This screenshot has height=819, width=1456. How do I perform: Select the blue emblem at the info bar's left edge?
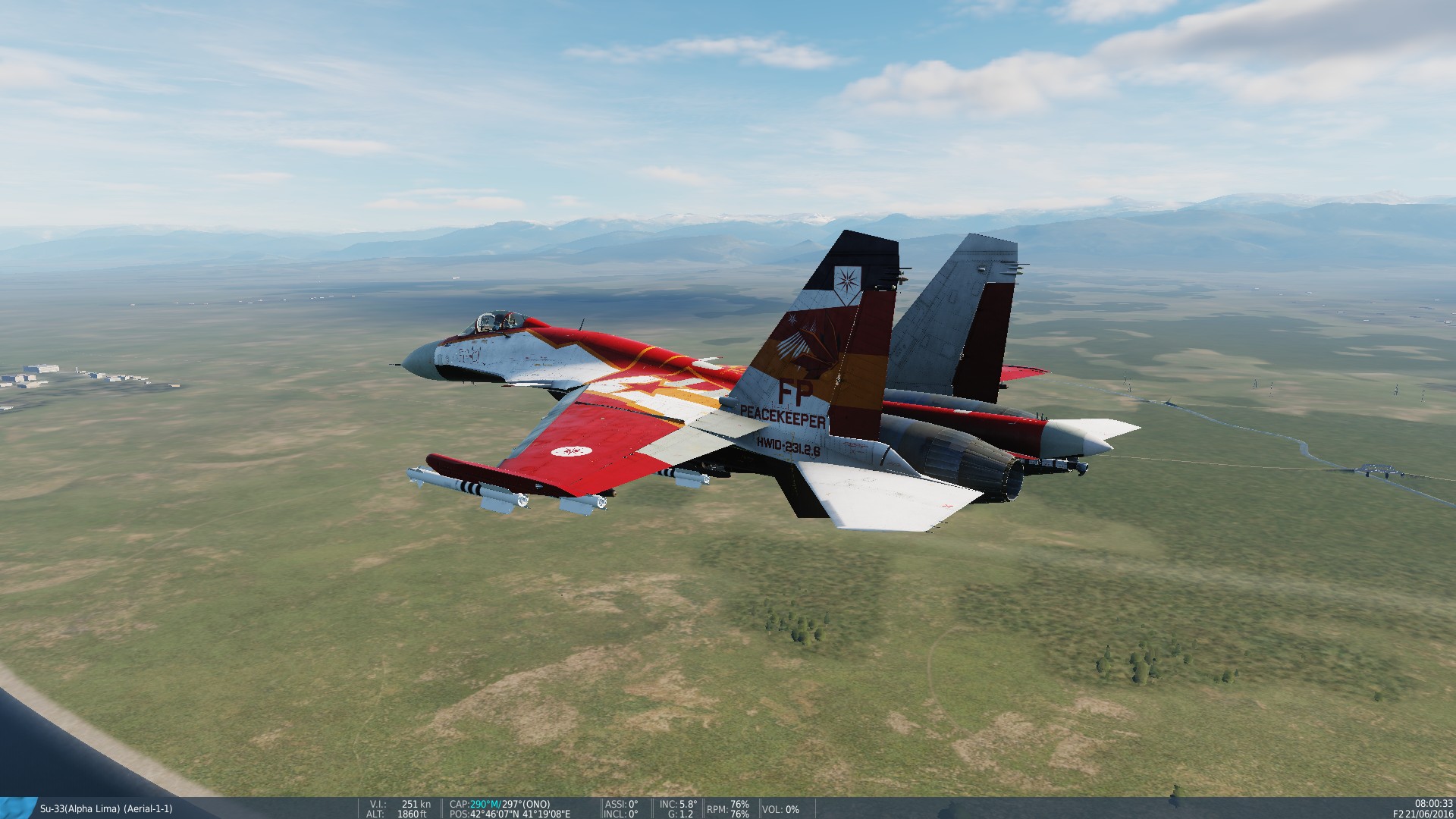coord(17,808)
